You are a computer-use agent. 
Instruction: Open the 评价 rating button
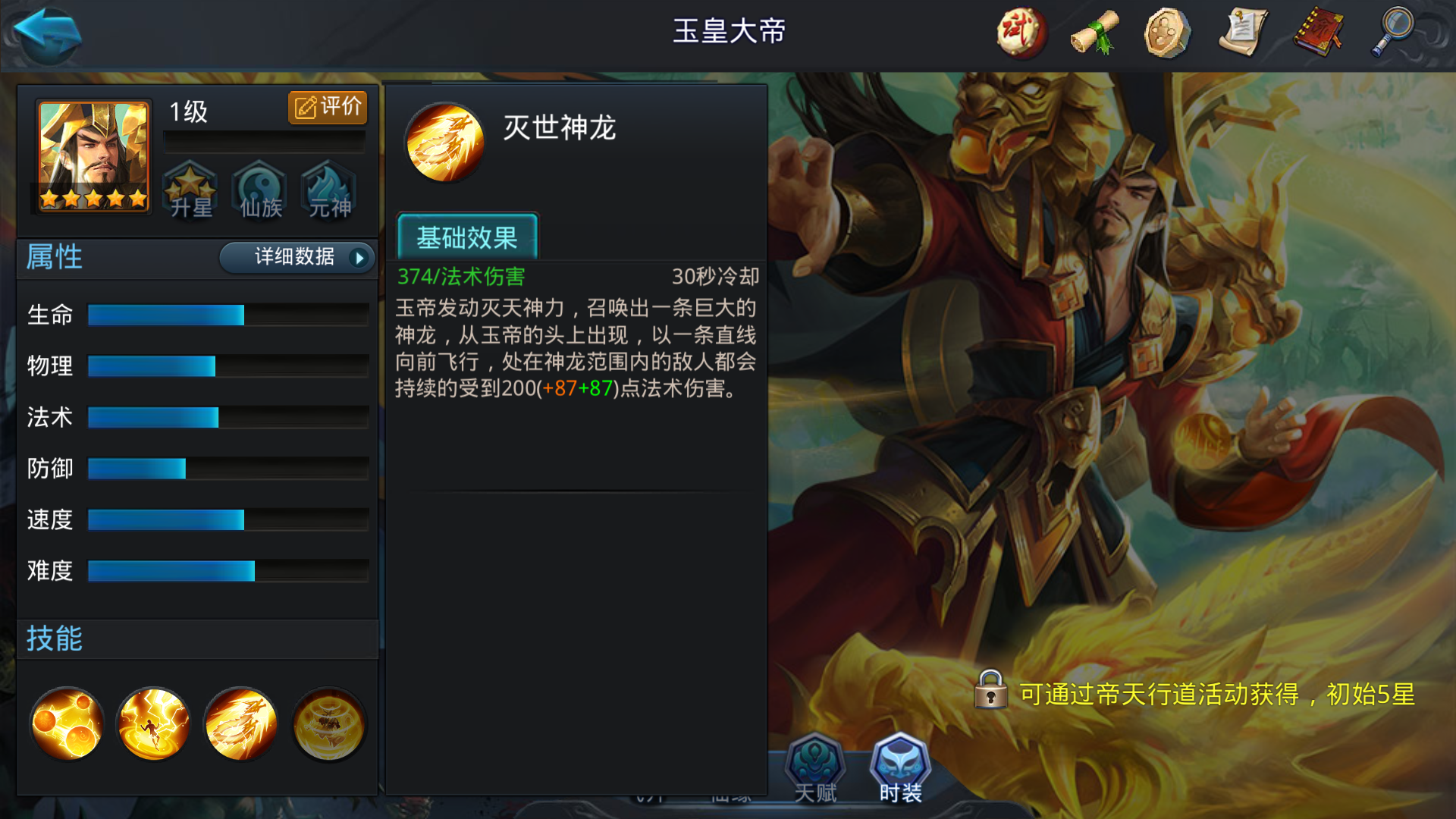pyautogui.click(x=326, y=107)
